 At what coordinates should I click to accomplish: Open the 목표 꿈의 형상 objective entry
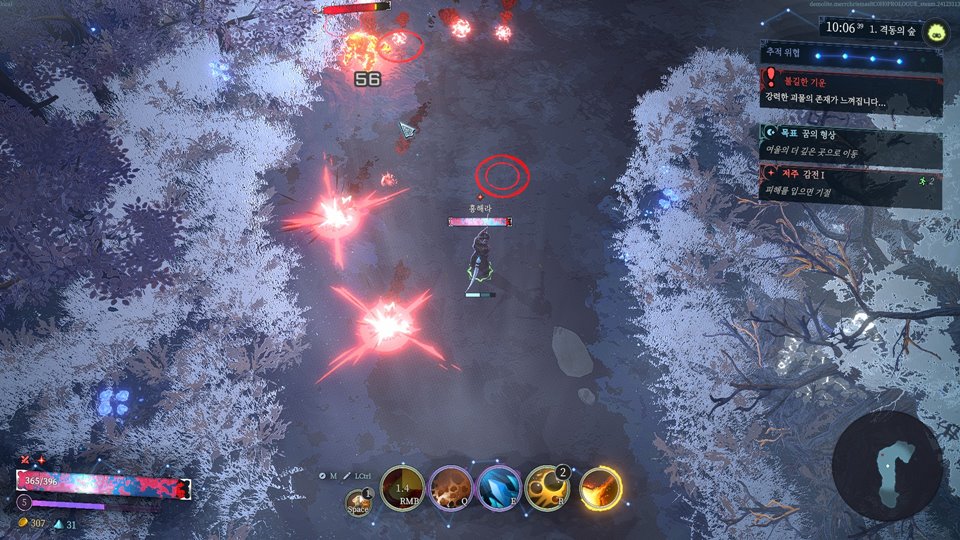(851, 142)
